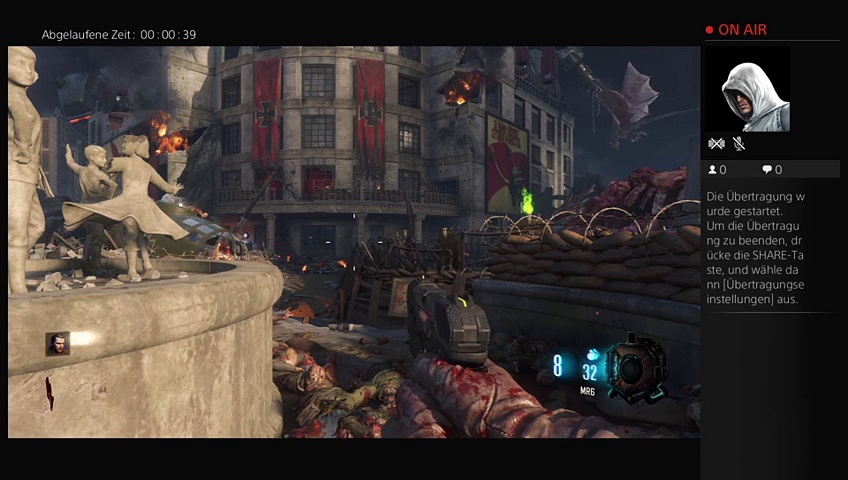Viewport: 848px width, 480px height.
Task: Open the hooded broadcaster avatar
Action: pos(747,89)
